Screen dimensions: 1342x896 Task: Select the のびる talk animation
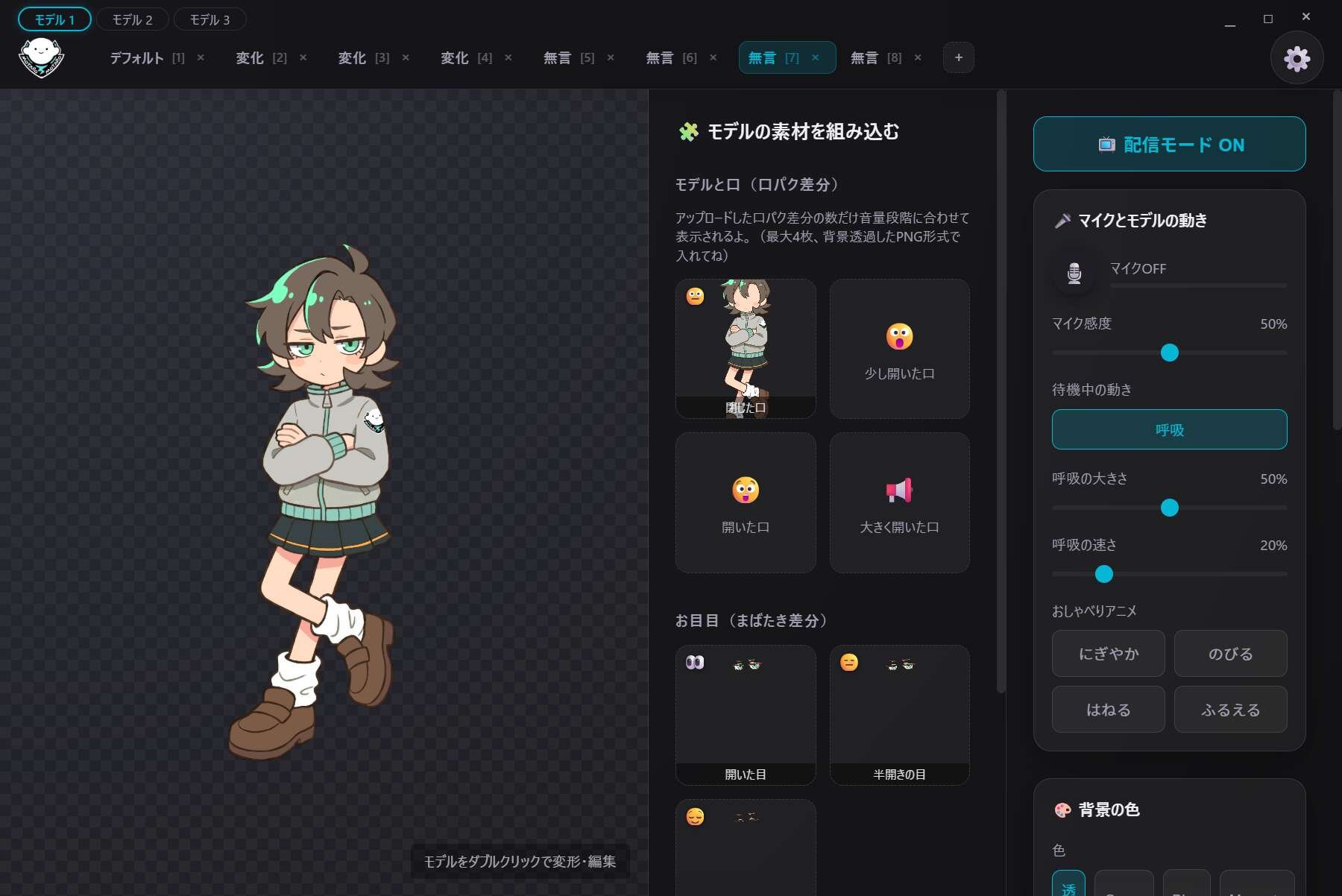1230,654
